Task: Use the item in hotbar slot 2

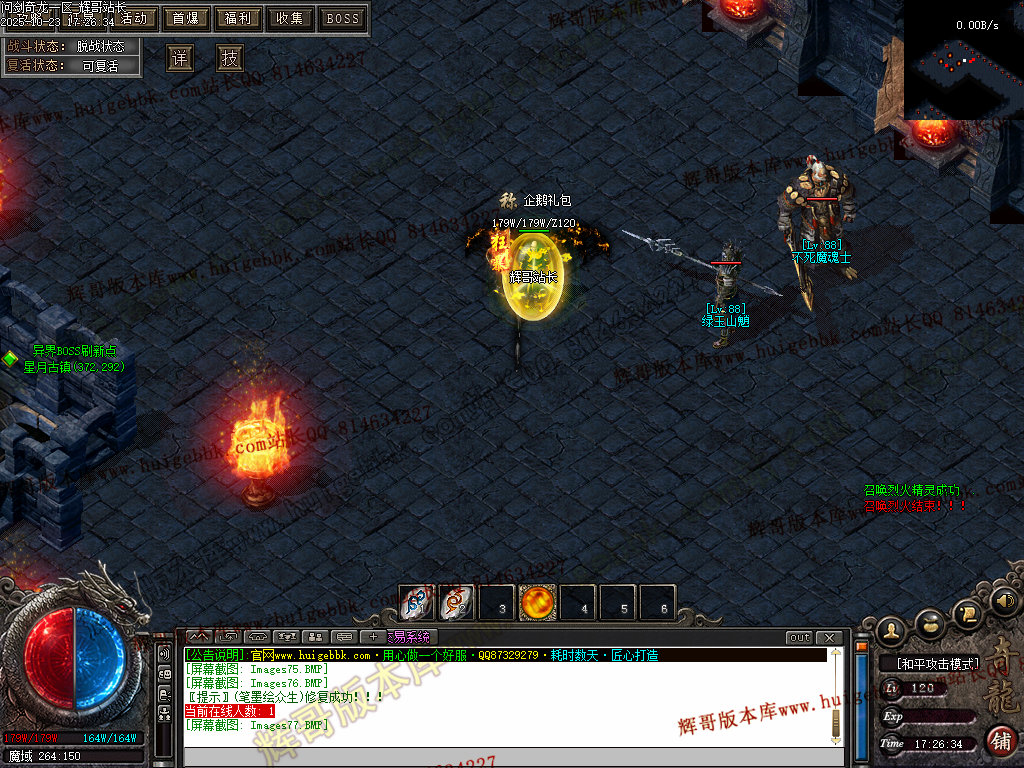Action: 457,603
